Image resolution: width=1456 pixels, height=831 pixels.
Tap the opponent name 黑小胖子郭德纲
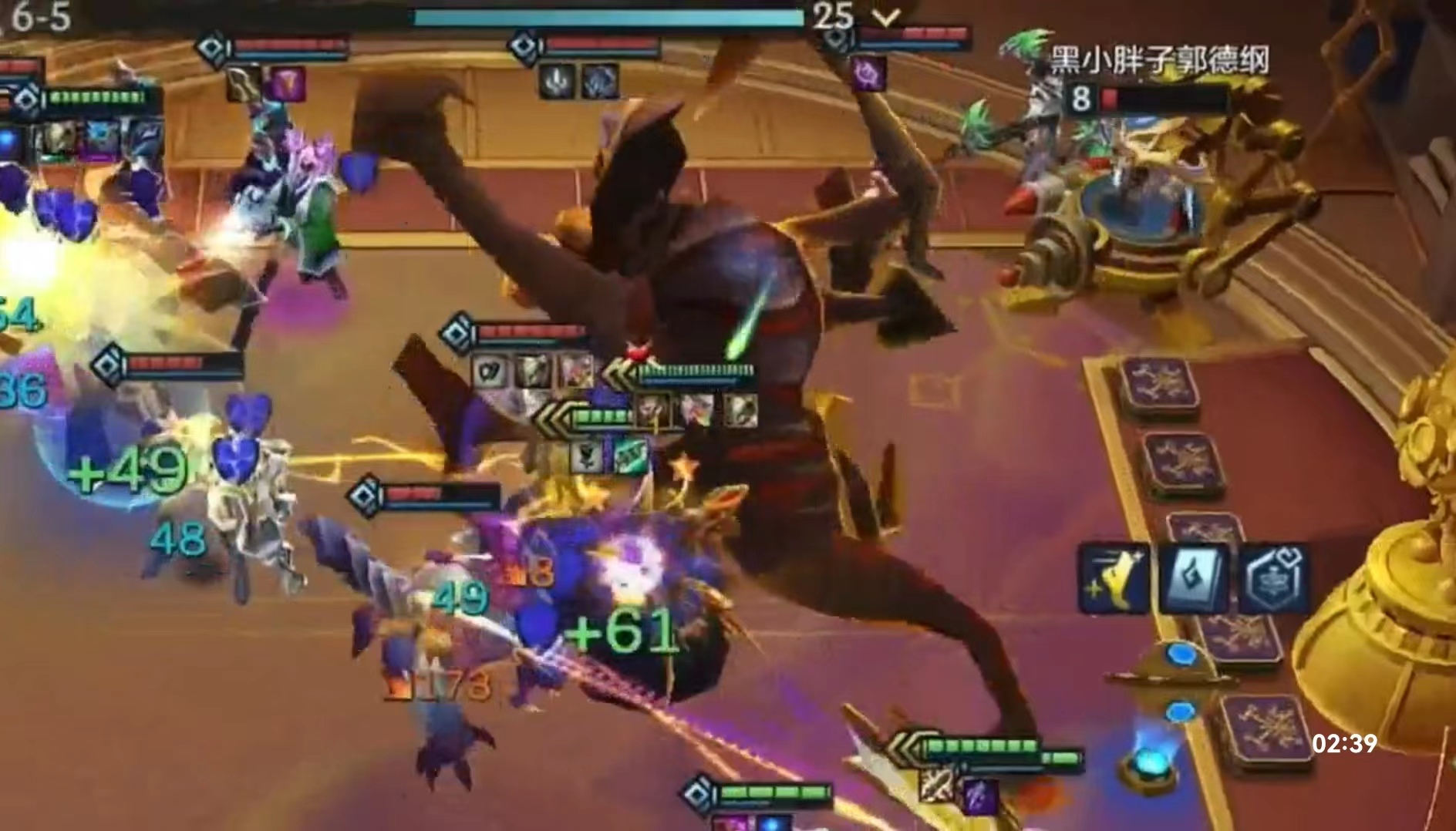(x=1159, y=60)
